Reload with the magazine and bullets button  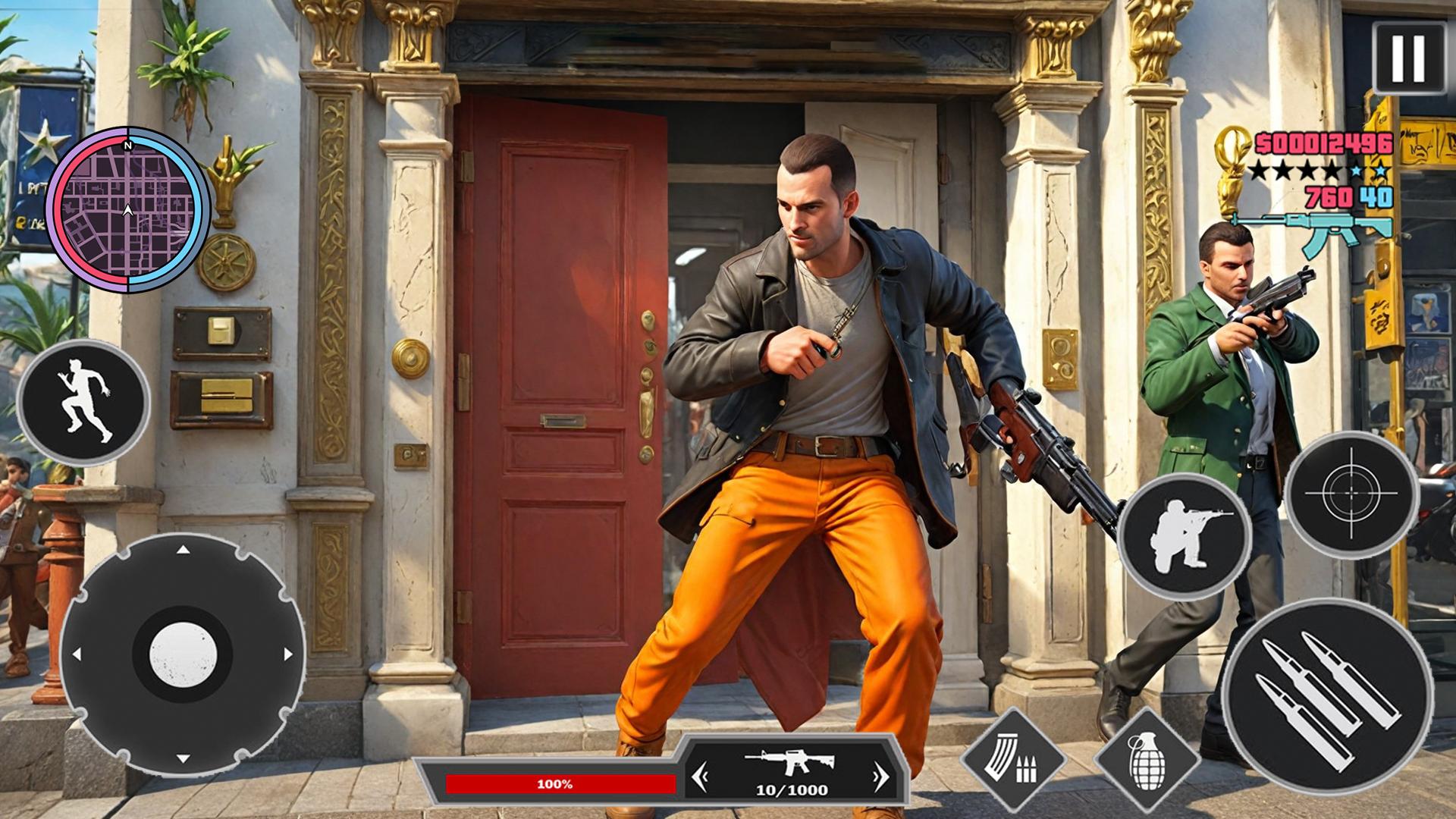(x=1012, y=761)
